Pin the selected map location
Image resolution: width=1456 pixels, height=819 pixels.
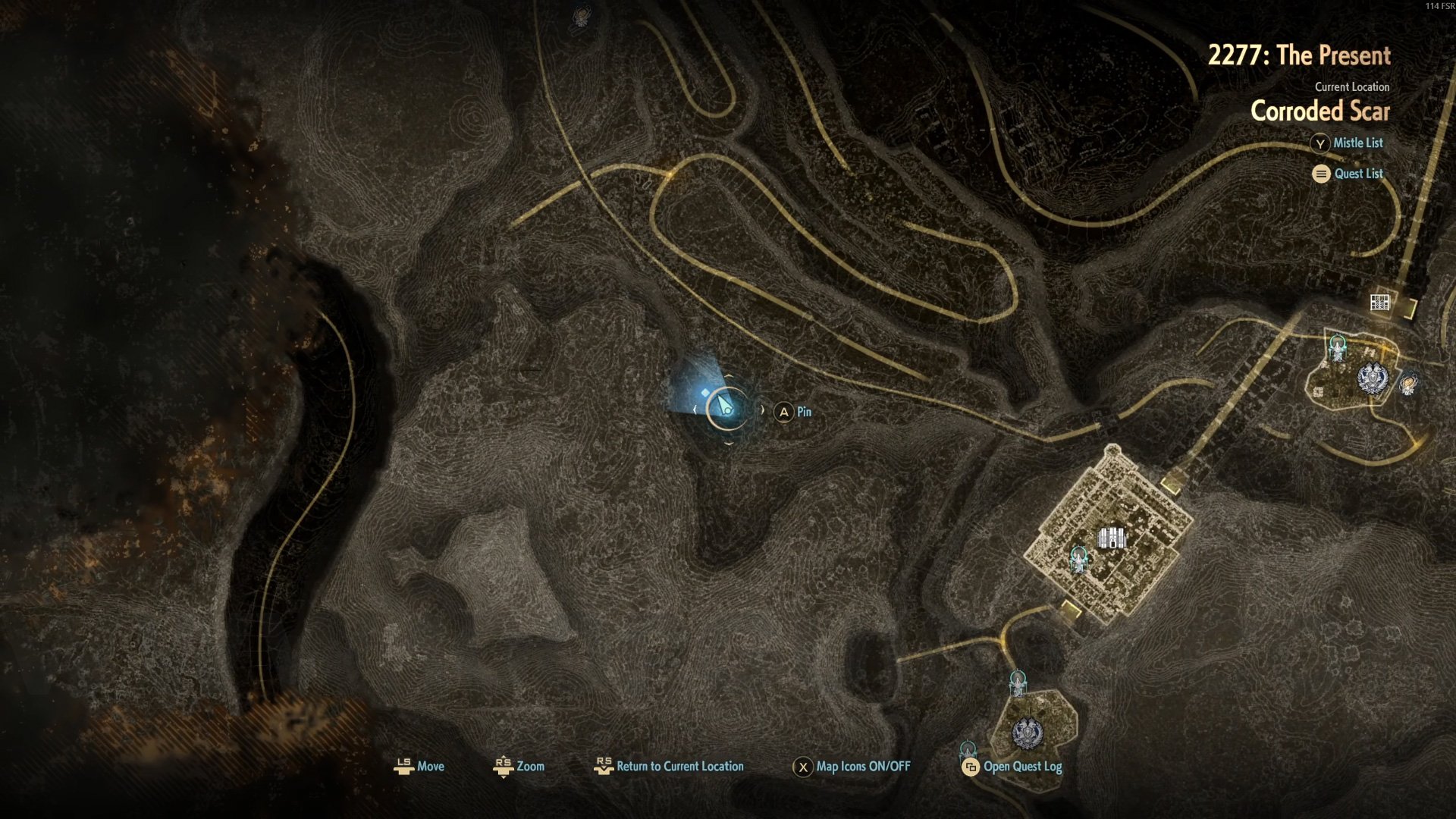pos(792,412)
